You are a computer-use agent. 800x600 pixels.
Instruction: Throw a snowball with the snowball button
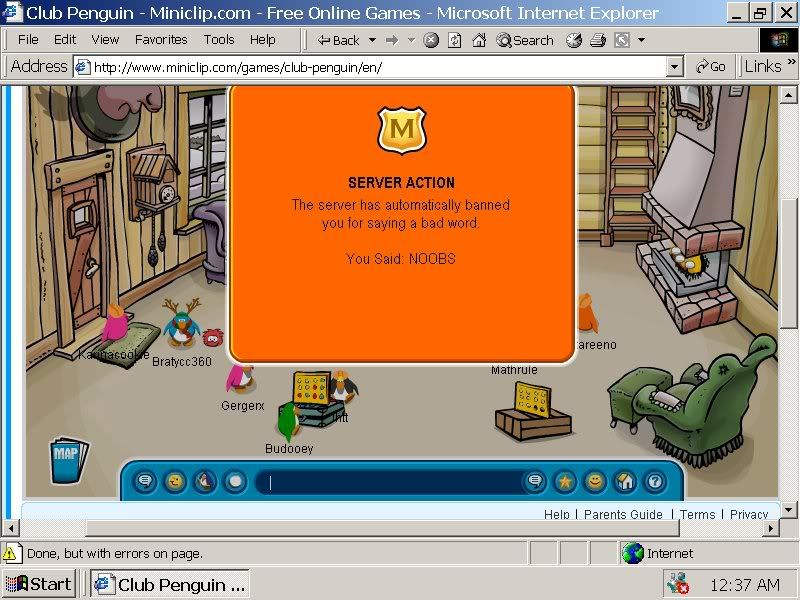click(235, 481)
